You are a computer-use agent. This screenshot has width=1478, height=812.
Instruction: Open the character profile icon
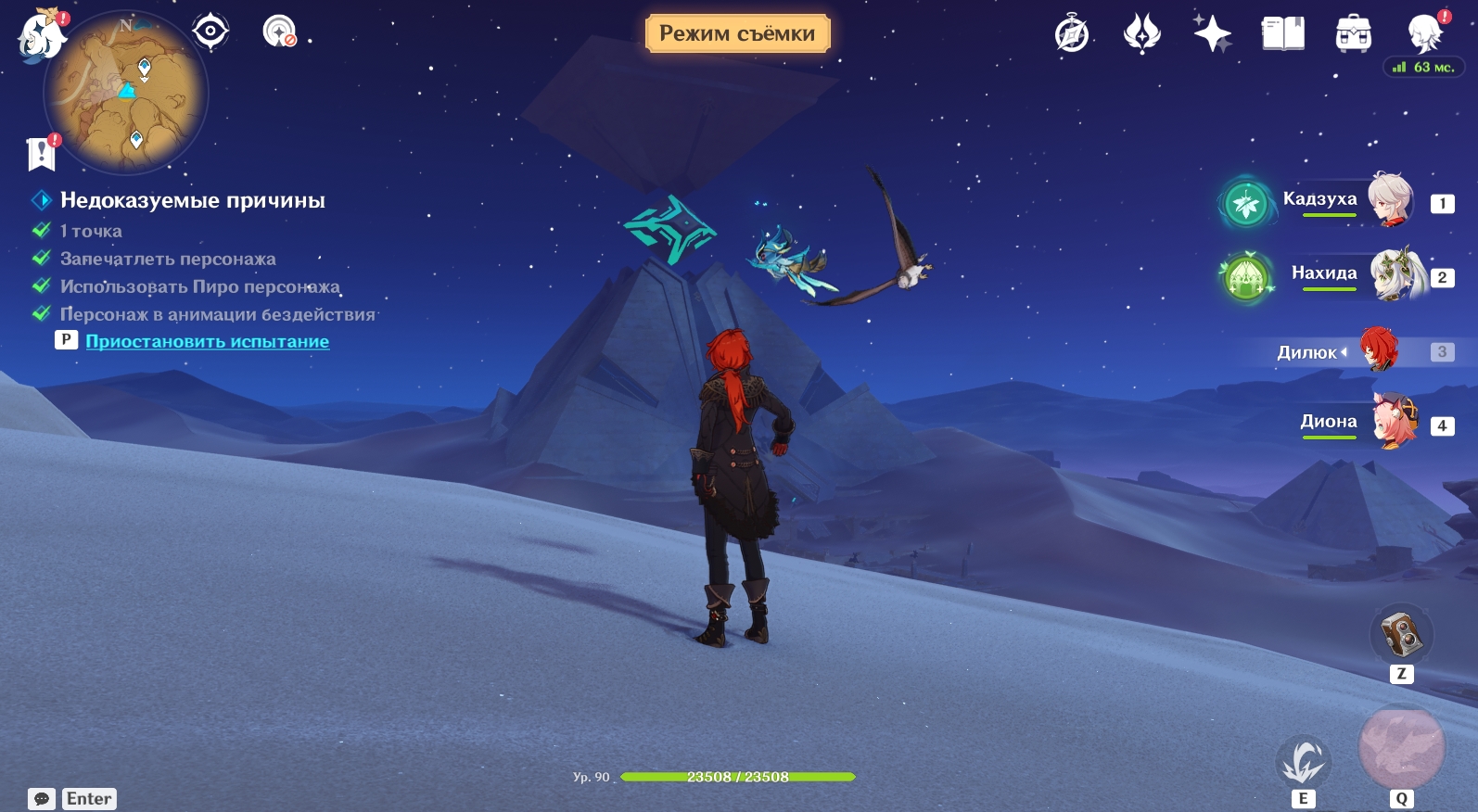1424,34
